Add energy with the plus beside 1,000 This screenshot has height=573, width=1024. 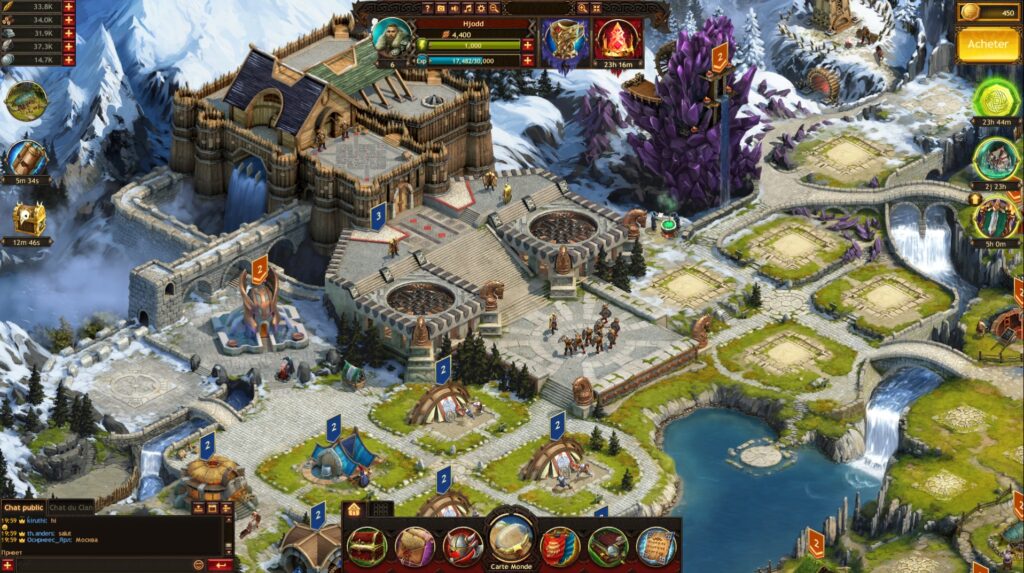[x=527, y=46]
